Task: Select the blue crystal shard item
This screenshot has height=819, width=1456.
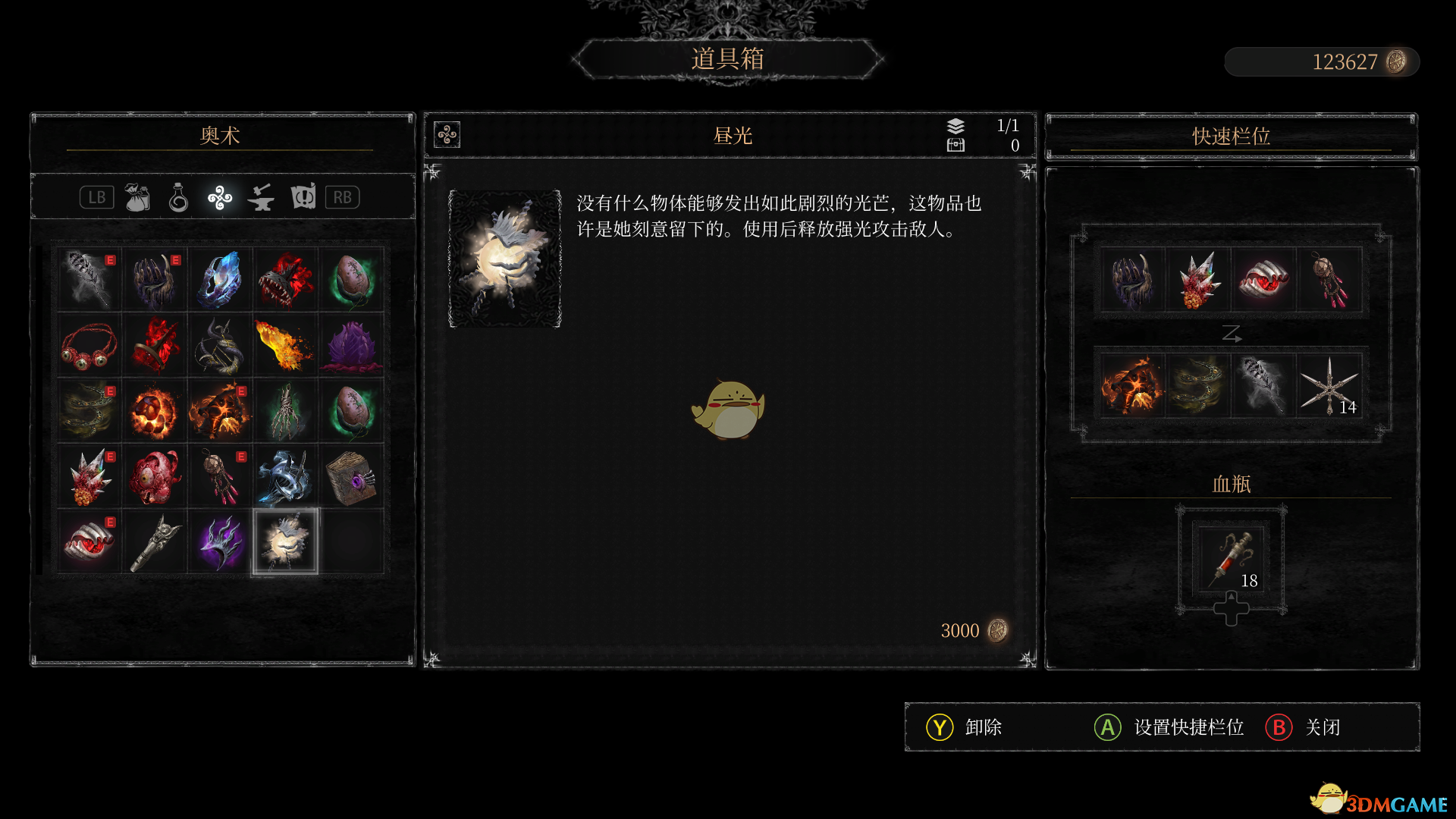Action: 220,280
